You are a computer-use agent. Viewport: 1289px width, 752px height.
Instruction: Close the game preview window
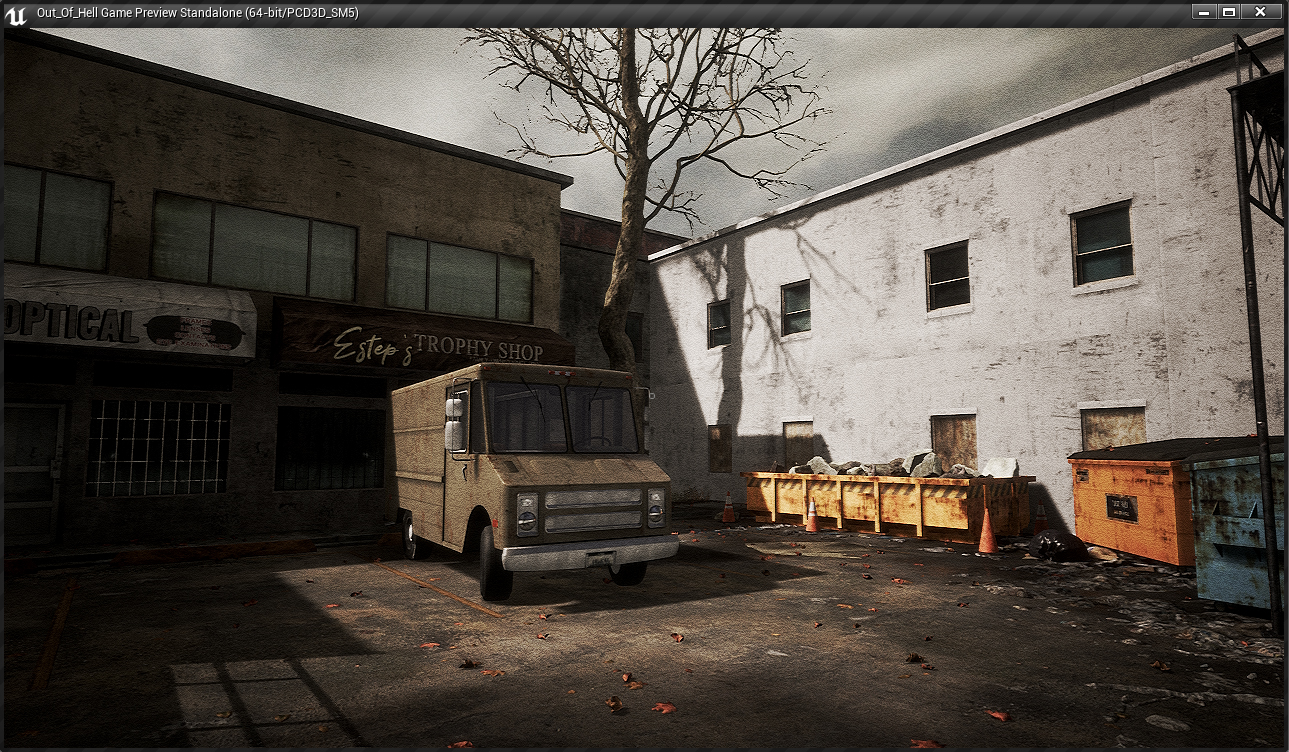[1260, 12]
